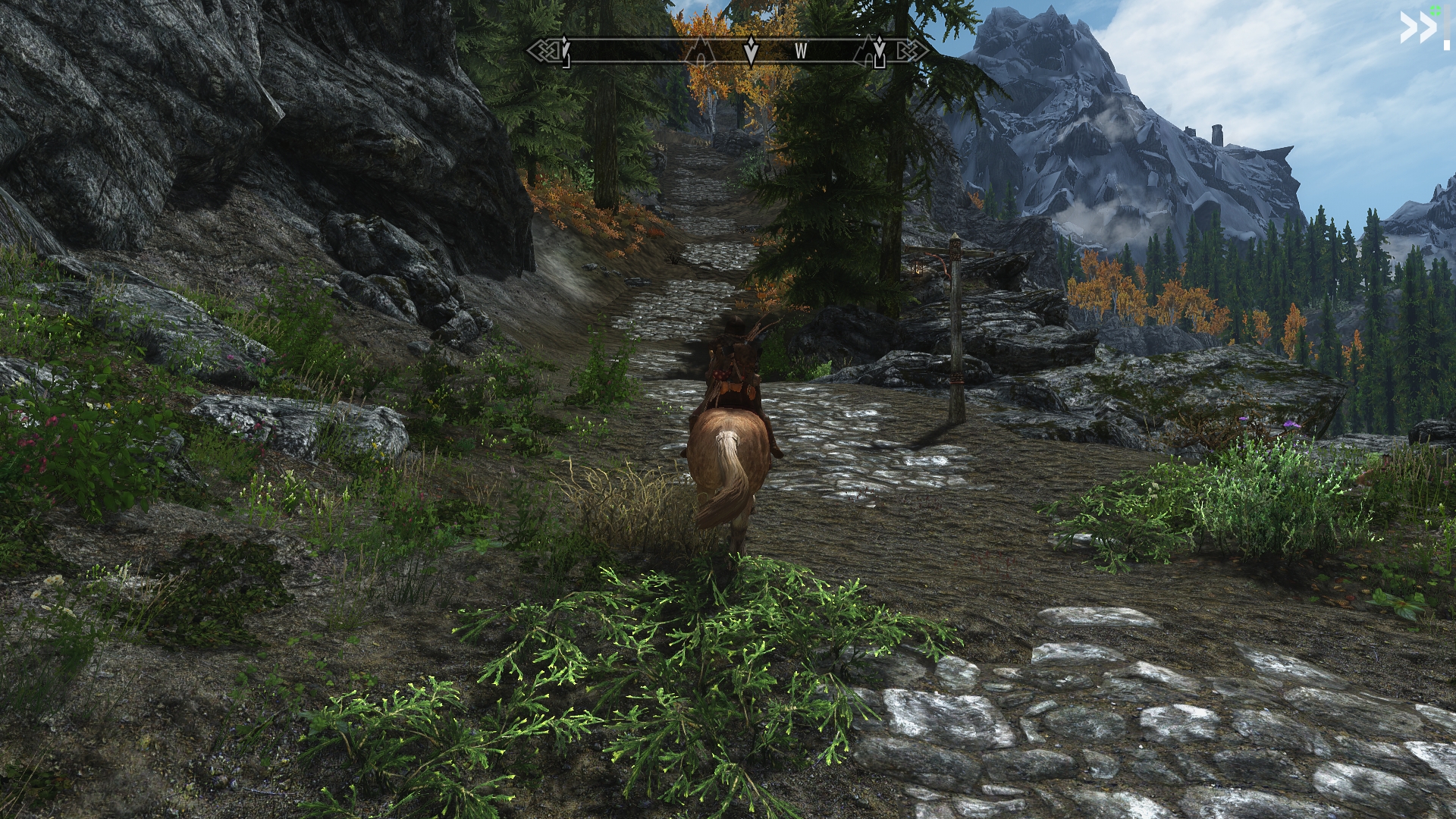Image resolution: width=1456 pixels, height=819 pixels.
Task: Click the quest arrow marker at the compass center
Action: pos(751,51)
